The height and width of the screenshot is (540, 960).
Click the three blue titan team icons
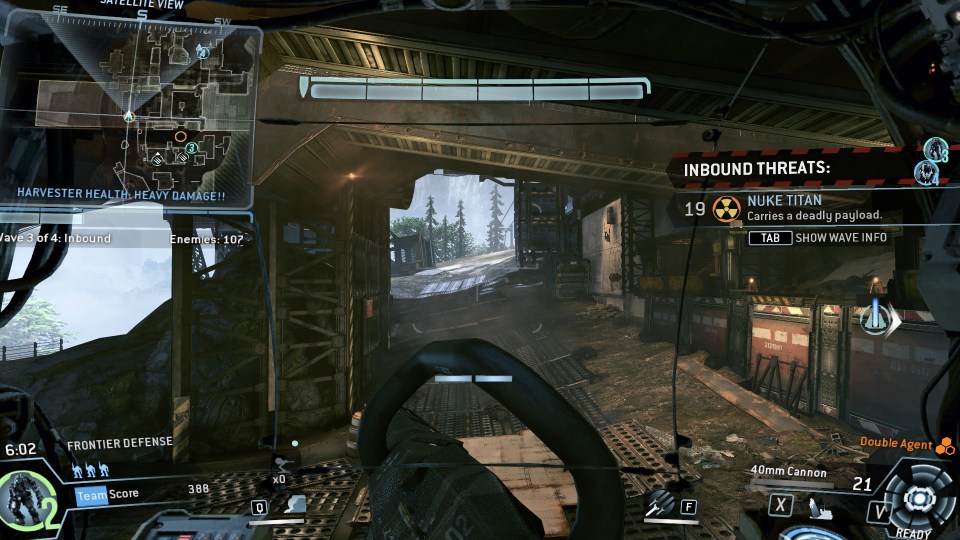90,469
